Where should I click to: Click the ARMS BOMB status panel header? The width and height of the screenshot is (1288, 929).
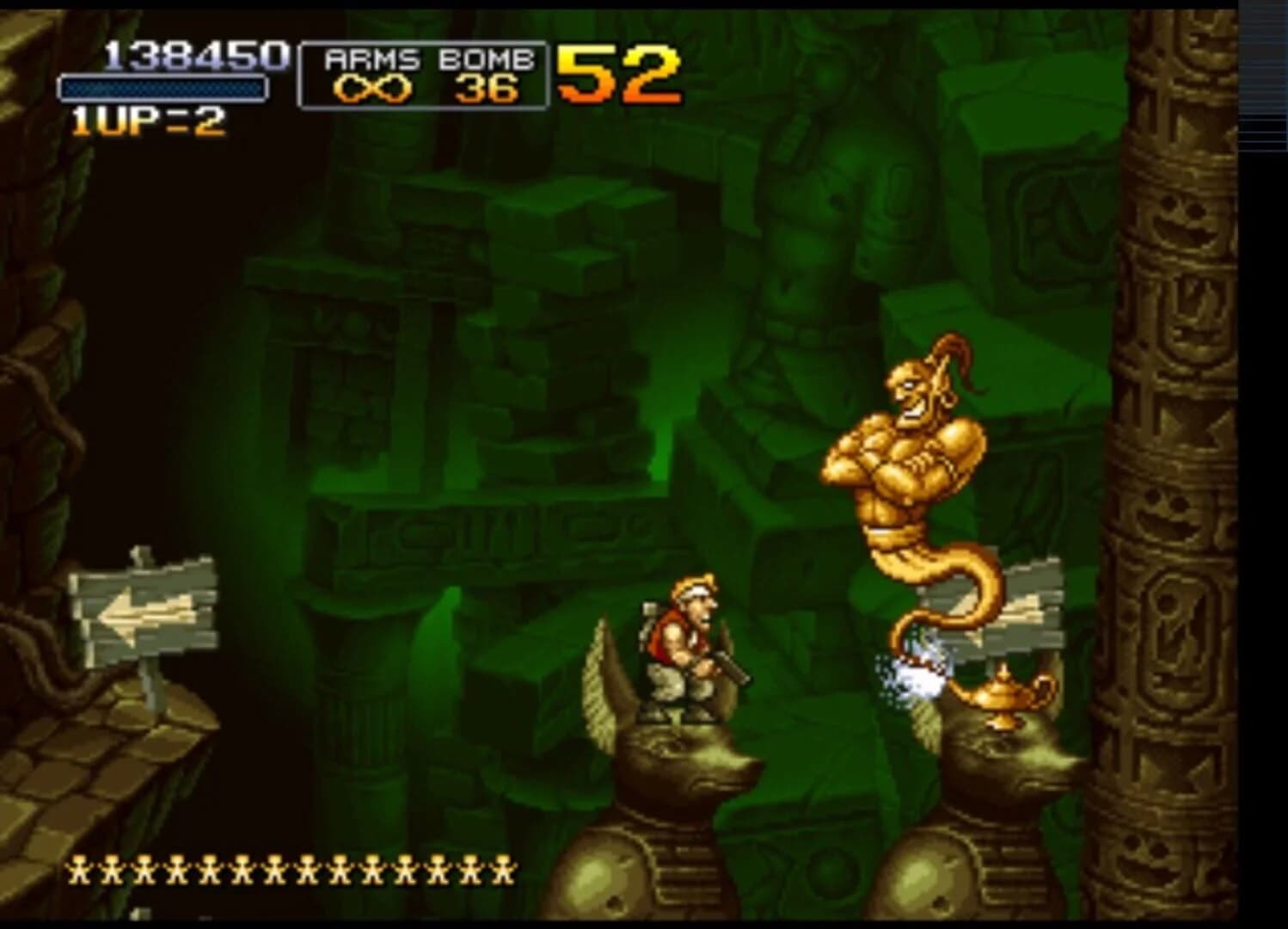(427, 58)
